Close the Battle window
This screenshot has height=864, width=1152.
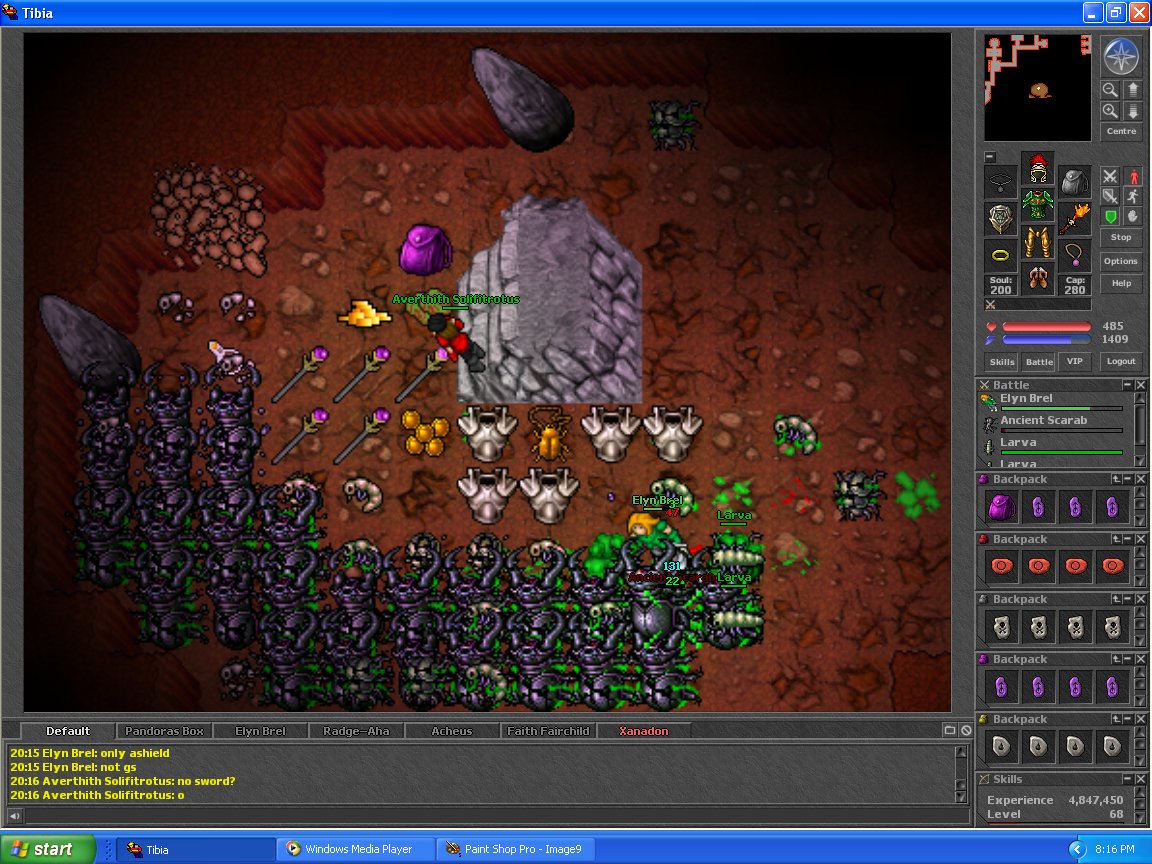(1141, 385)
